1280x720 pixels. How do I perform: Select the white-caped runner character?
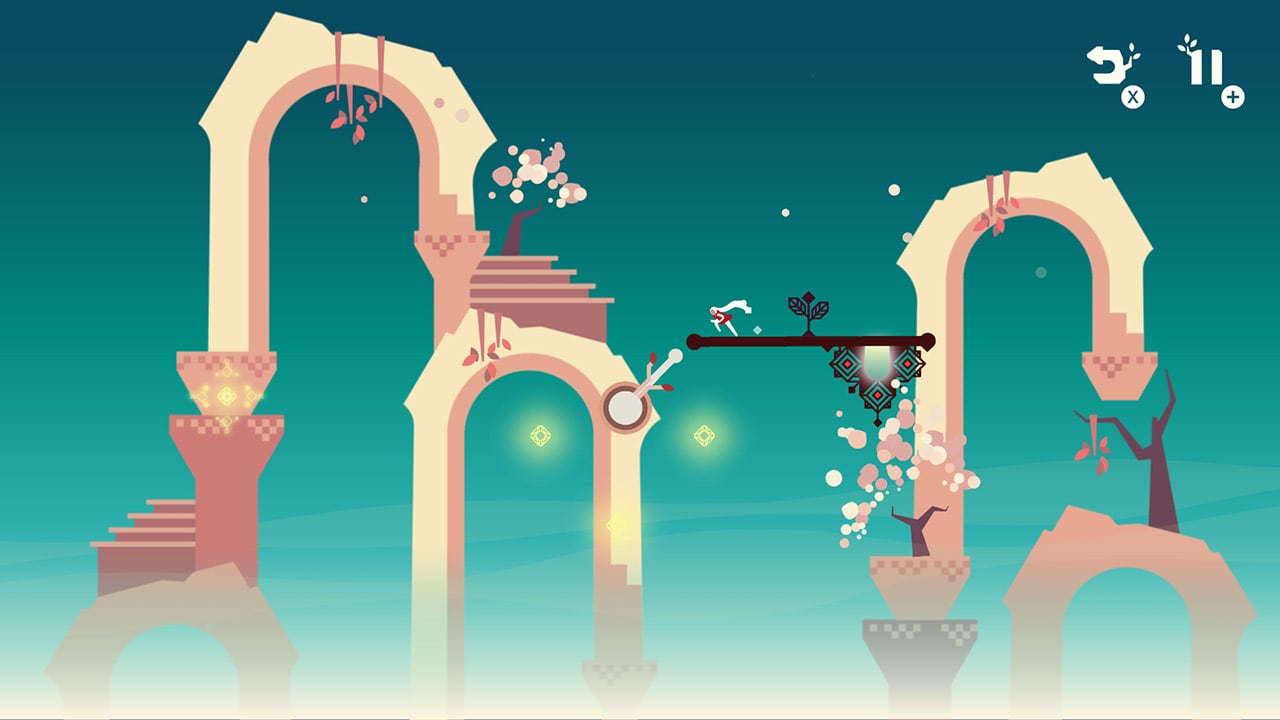(726, 315)
